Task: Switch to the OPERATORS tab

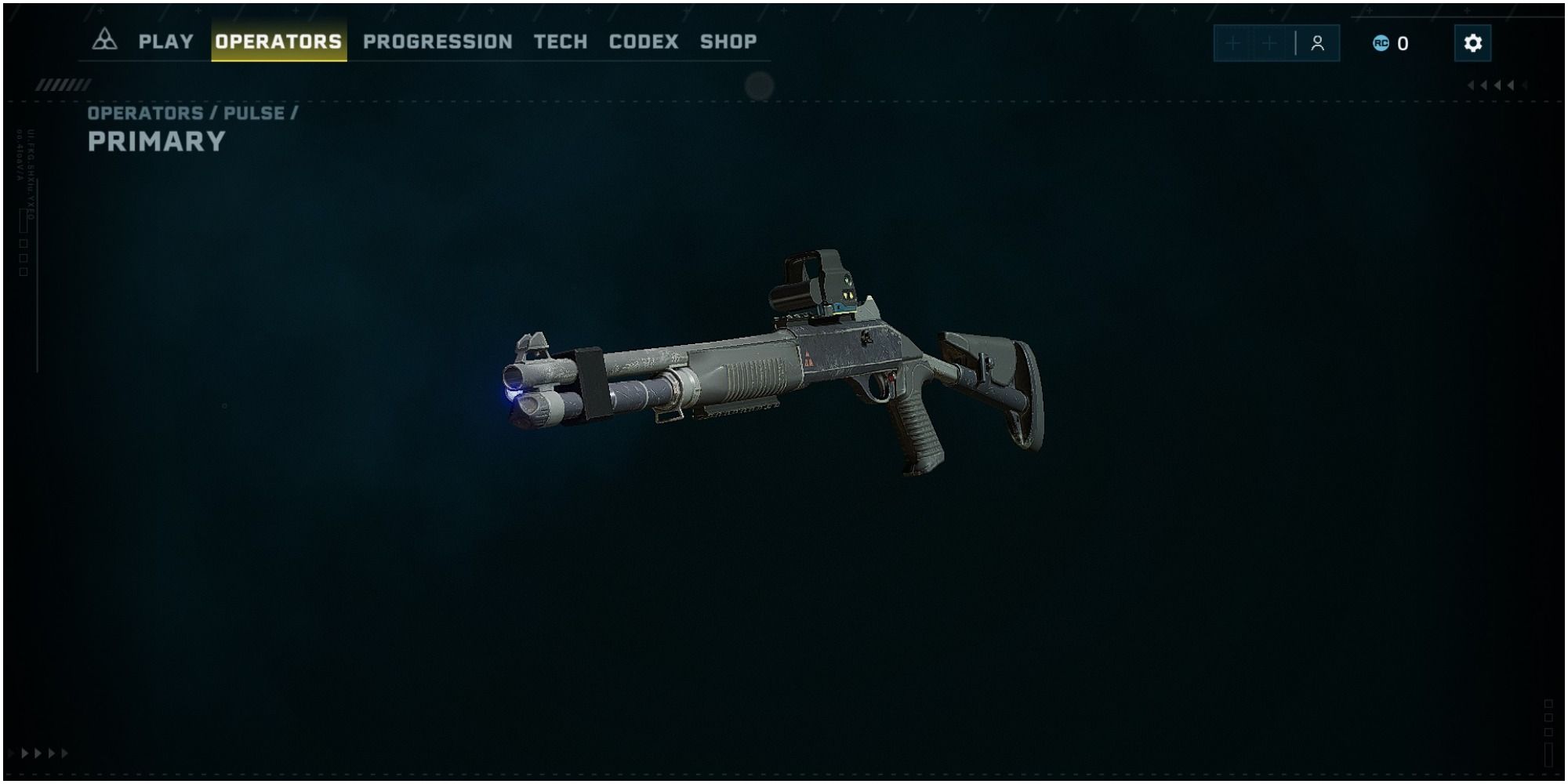Action: tap(279, 42)
